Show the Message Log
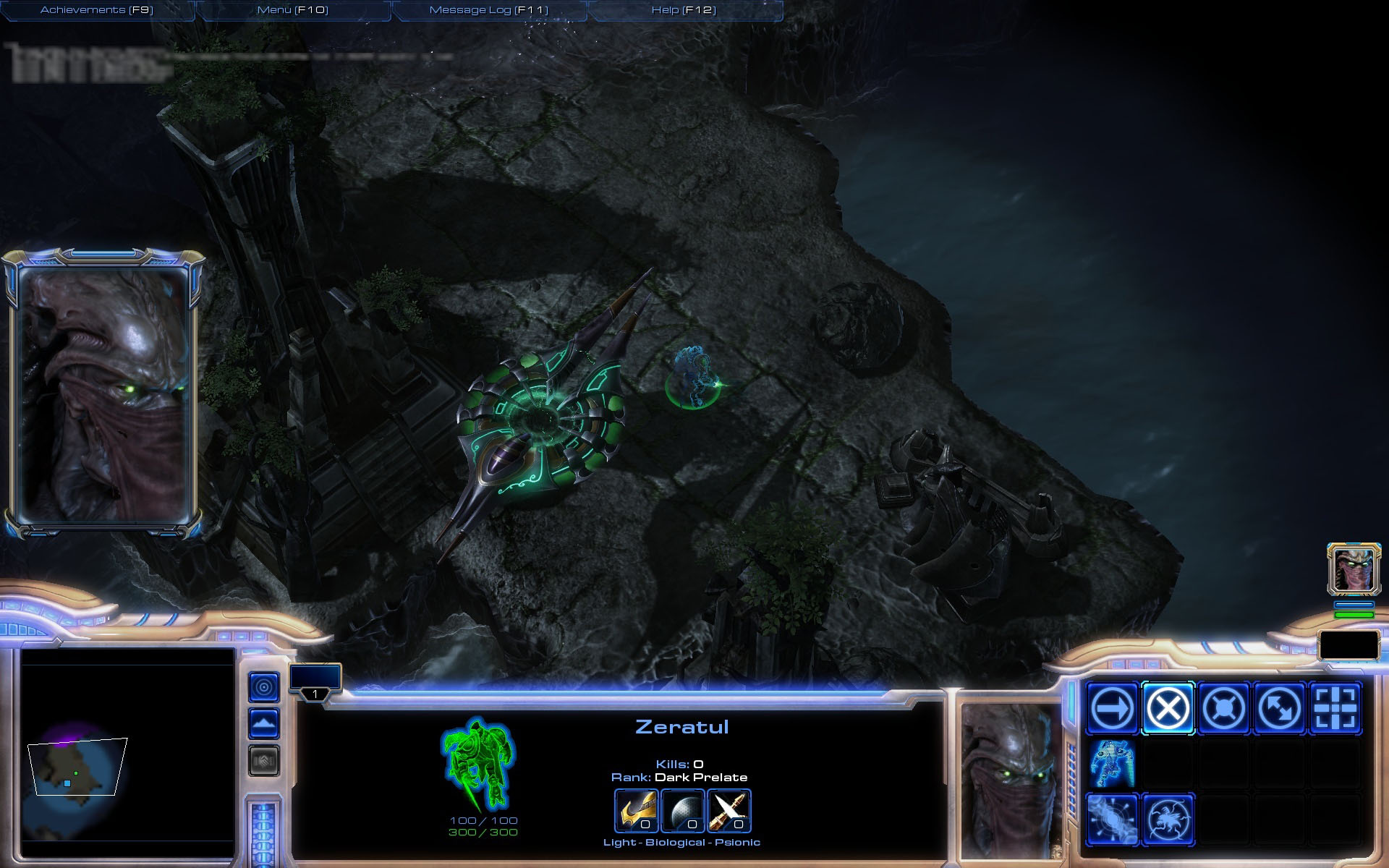 [x=489, y=10]
